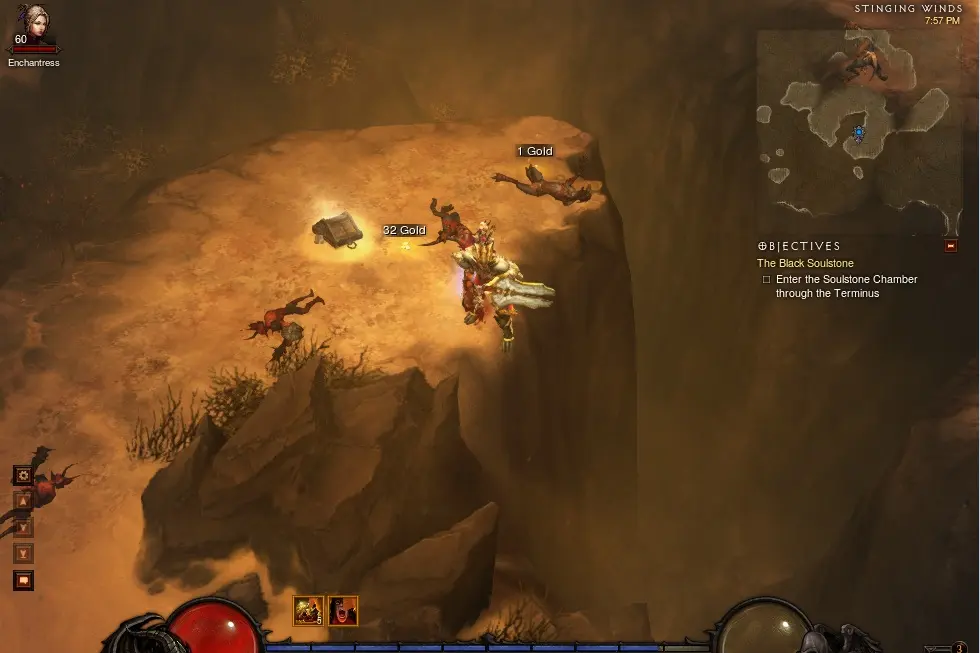Open the gear settings button in chat controls
The height and width of the screenshot is (653, 980).
pos(23,474)
